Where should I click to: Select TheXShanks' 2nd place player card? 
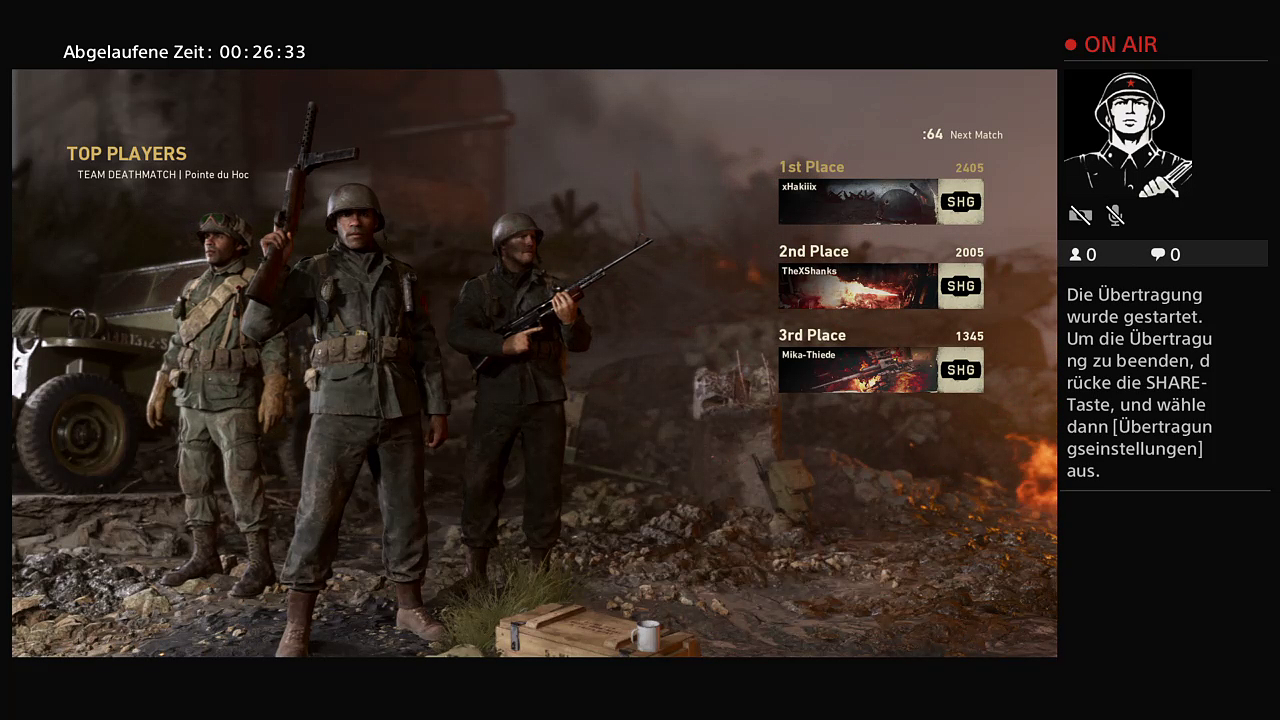pyautogui.click(x=880, y=286)
